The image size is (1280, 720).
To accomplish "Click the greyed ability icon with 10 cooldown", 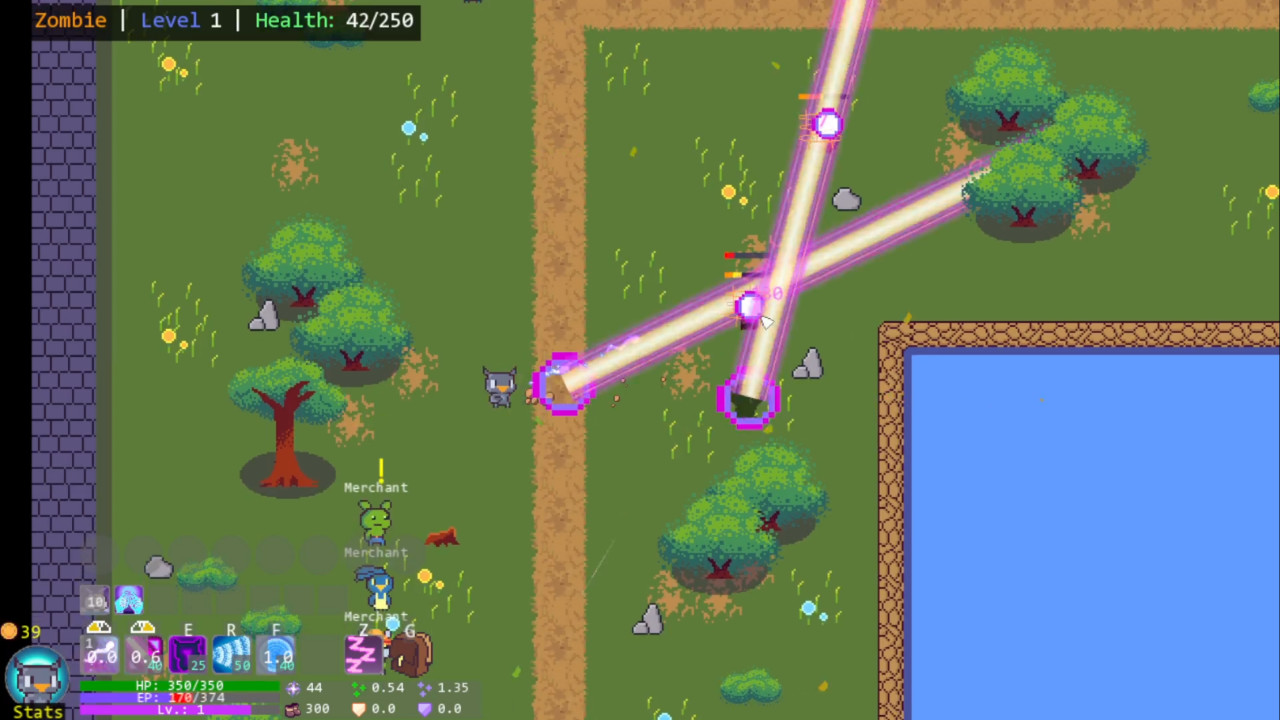I will [94, 600].
